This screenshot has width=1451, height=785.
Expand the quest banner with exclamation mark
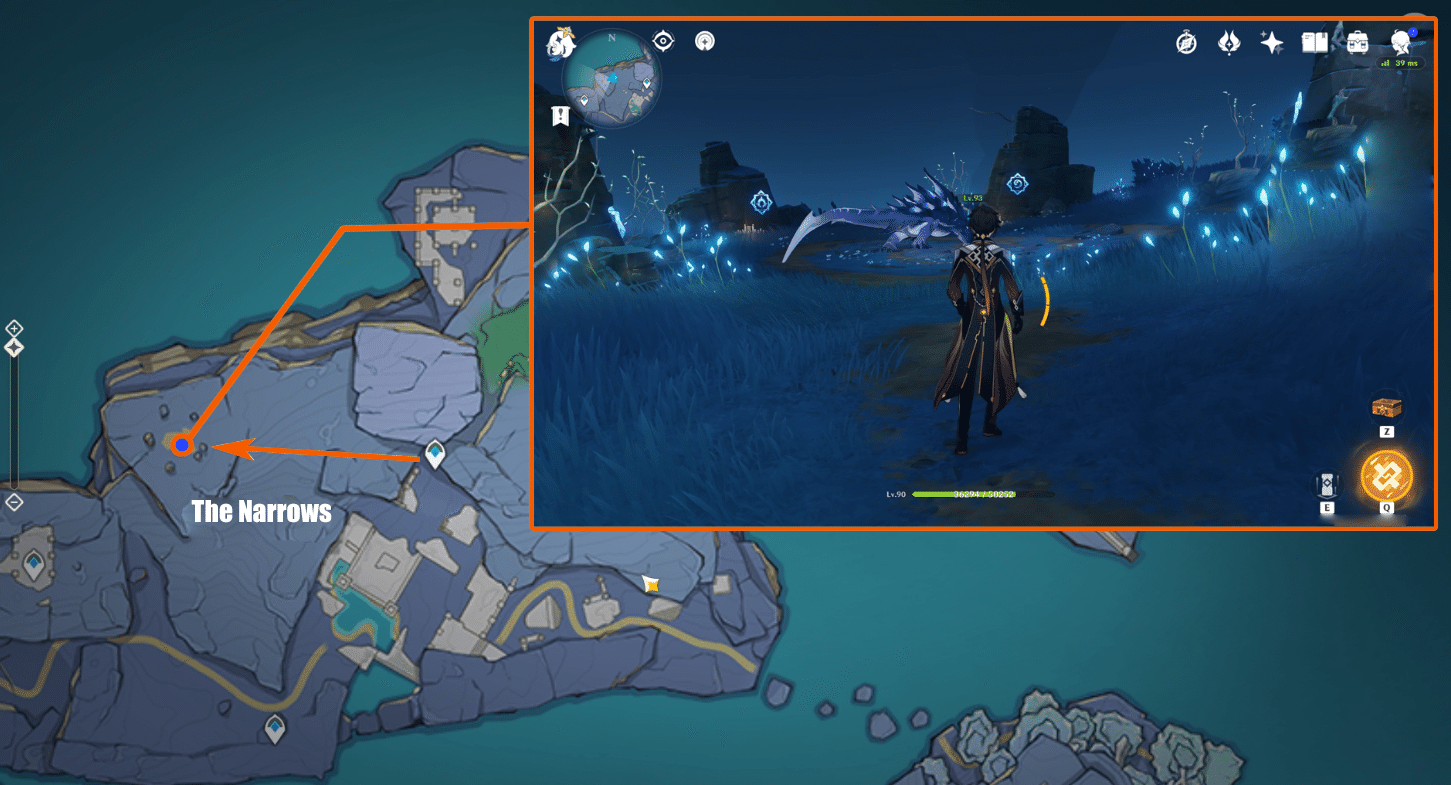point(560,115)
